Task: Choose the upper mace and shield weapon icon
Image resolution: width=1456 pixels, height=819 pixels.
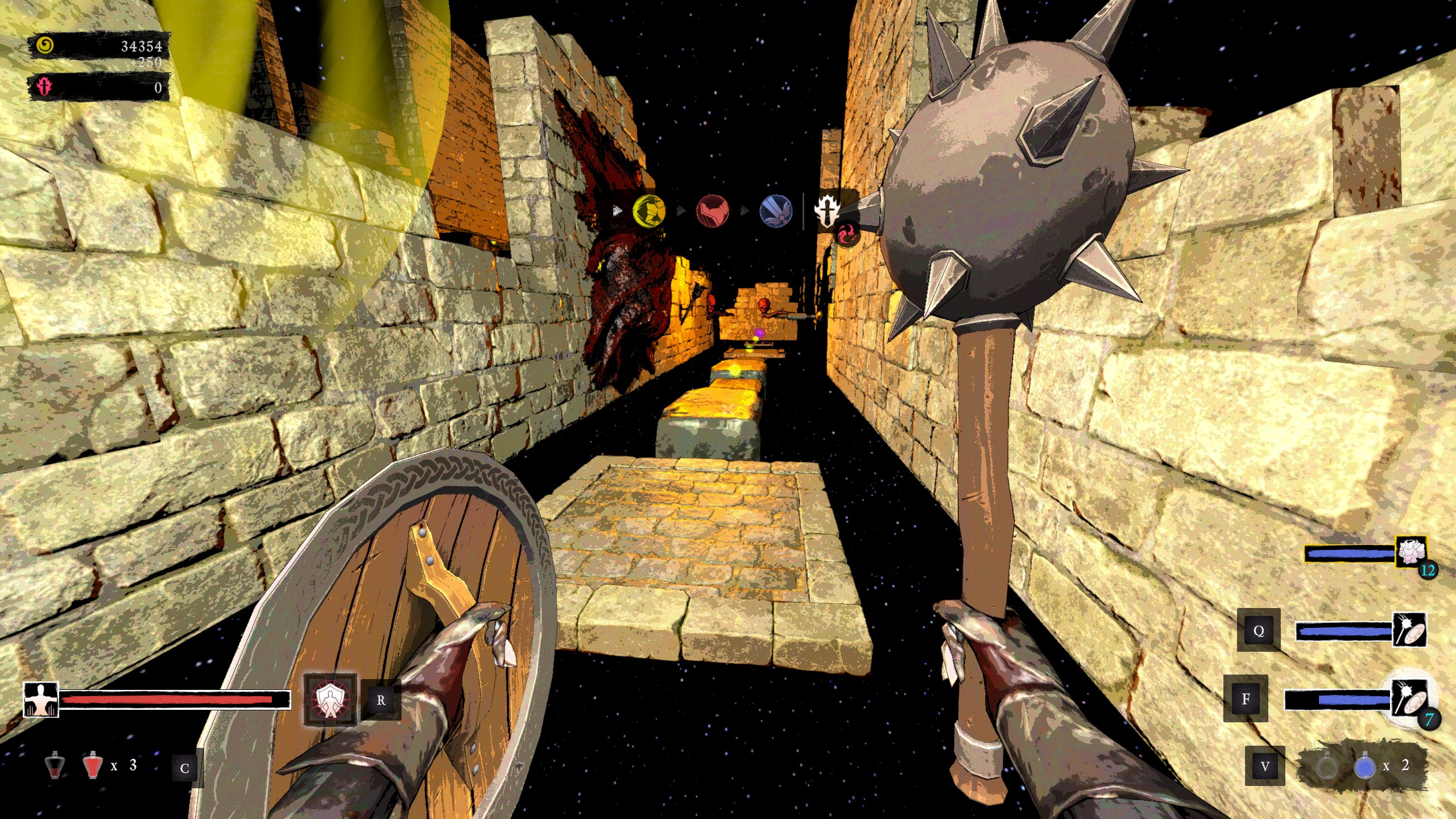Action: pyautogui.click(x=1409, y=629)
